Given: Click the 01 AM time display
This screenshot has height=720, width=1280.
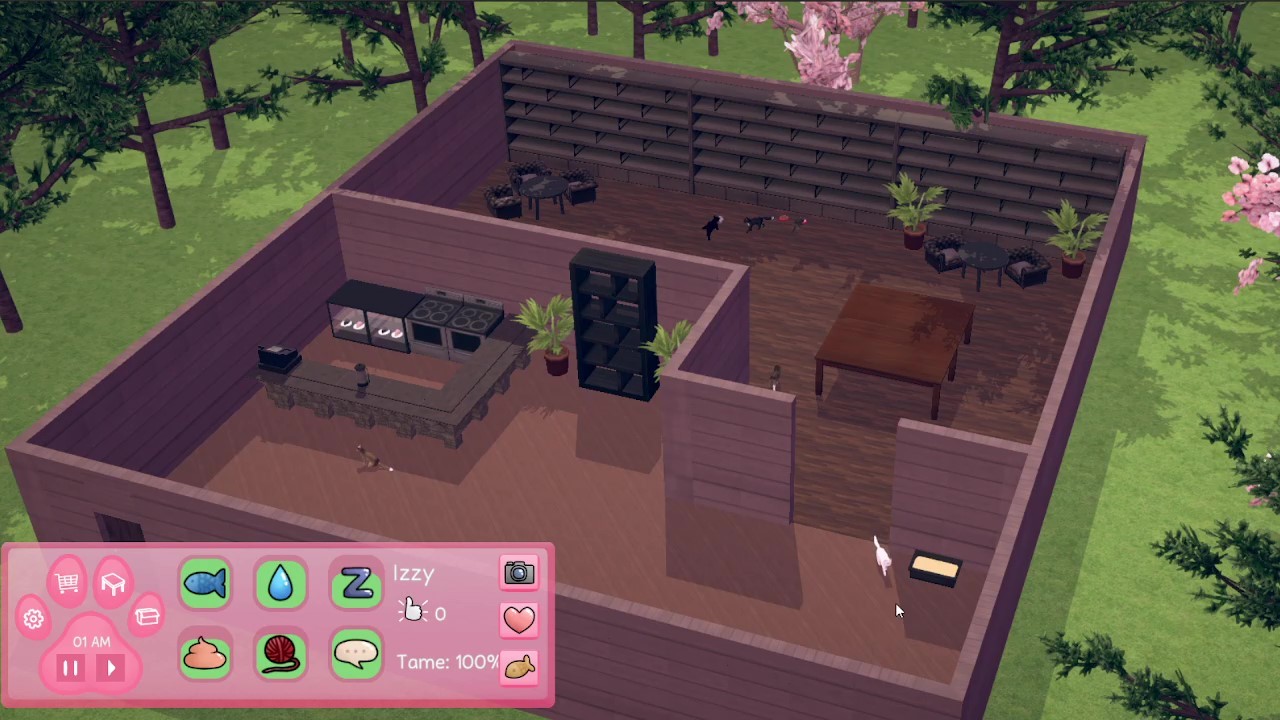Looking at the screenshot, I should pyautogui.click(x=91, y=642).
